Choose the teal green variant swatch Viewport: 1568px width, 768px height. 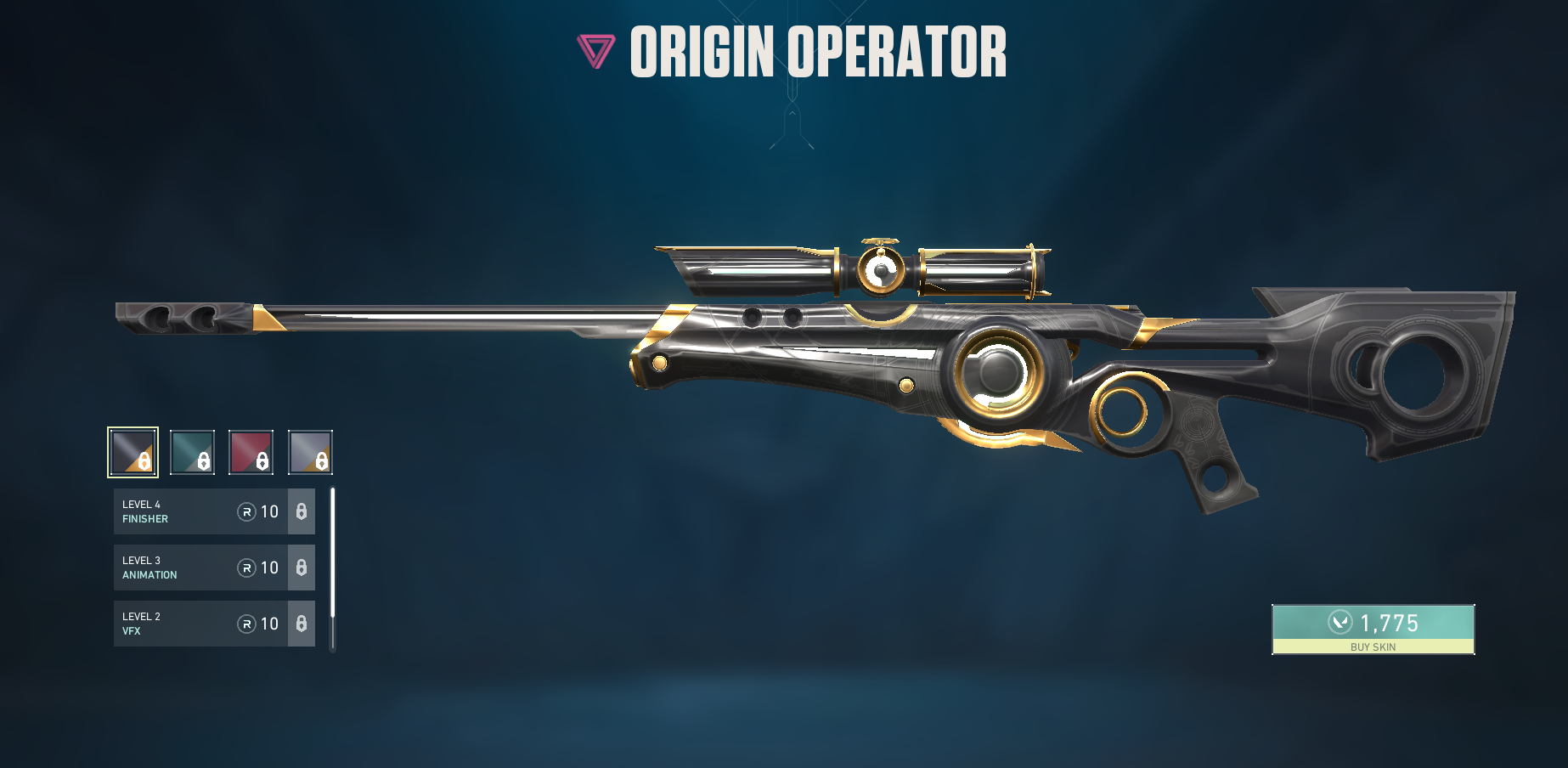[192, 452]
